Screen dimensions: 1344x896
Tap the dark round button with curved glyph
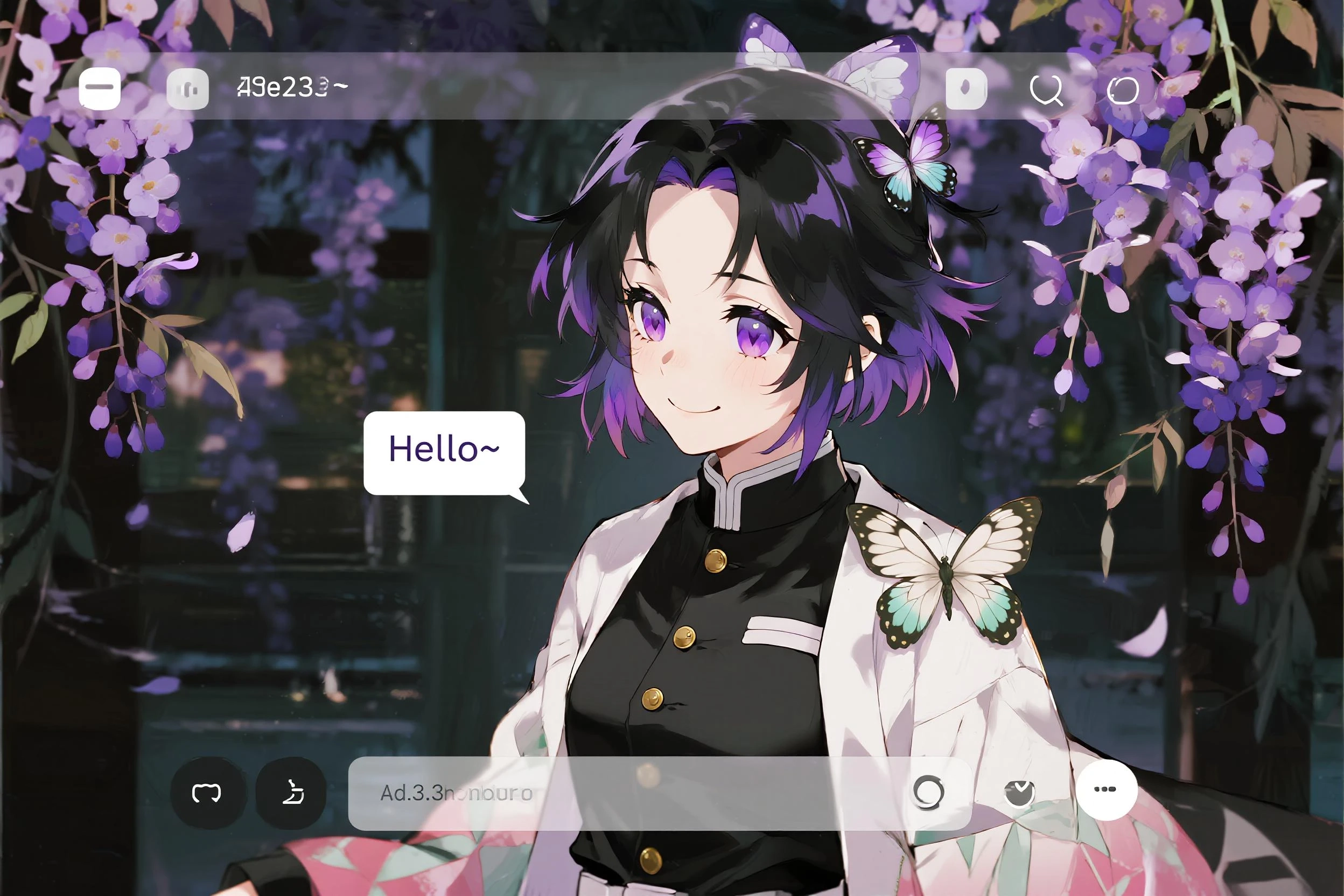tap(291, 793)
